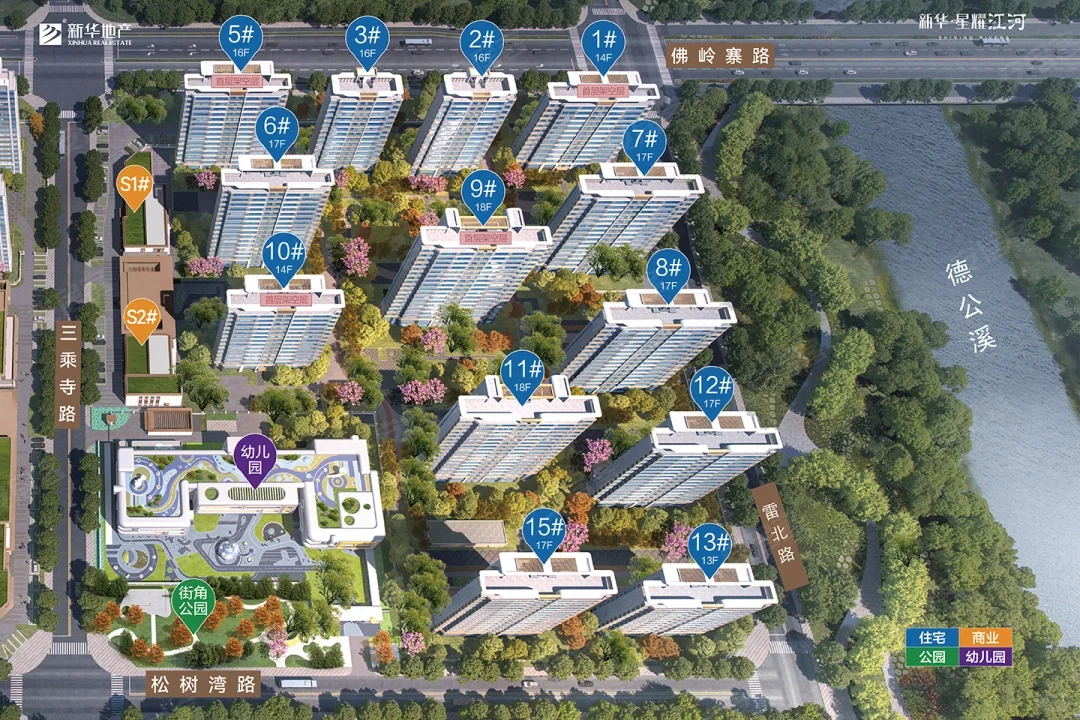Choose the 15# building pin
The image size is (1080, 720).
[545, 532]
